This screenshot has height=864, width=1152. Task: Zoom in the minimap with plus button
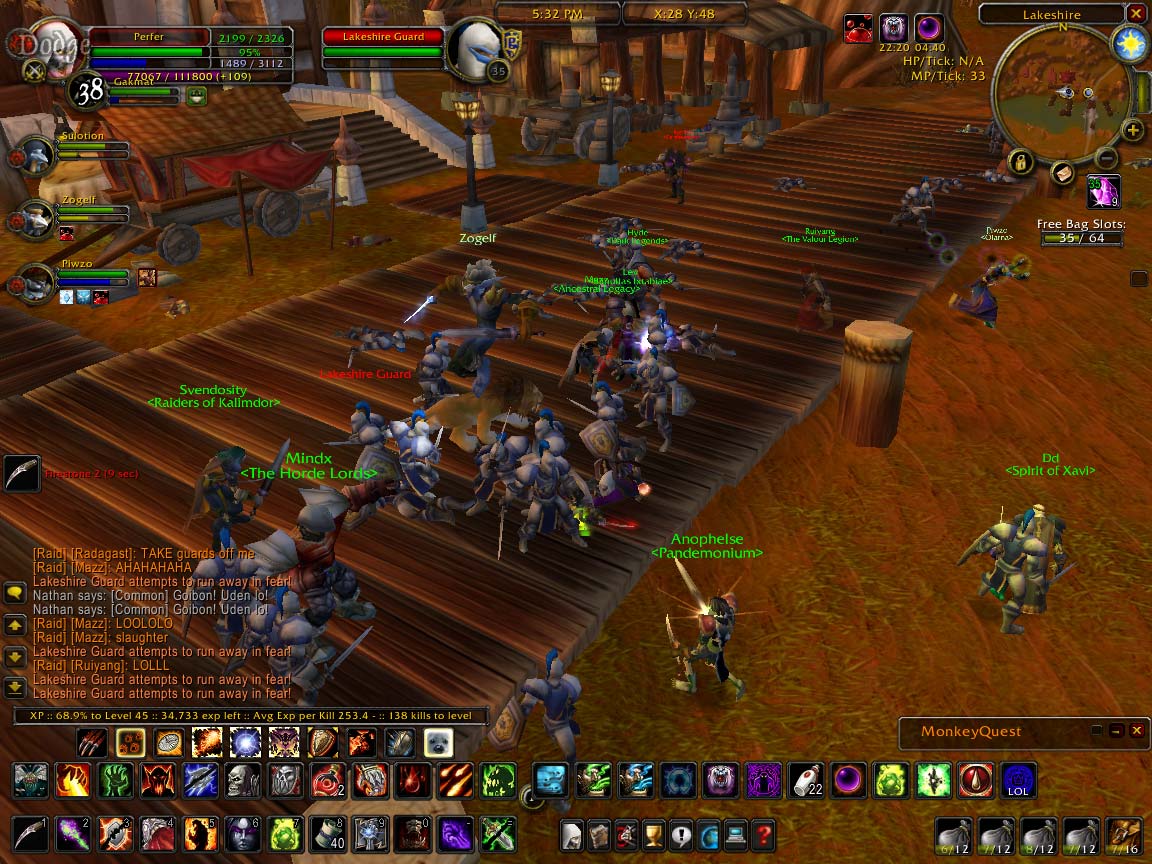click(1132, 130)
